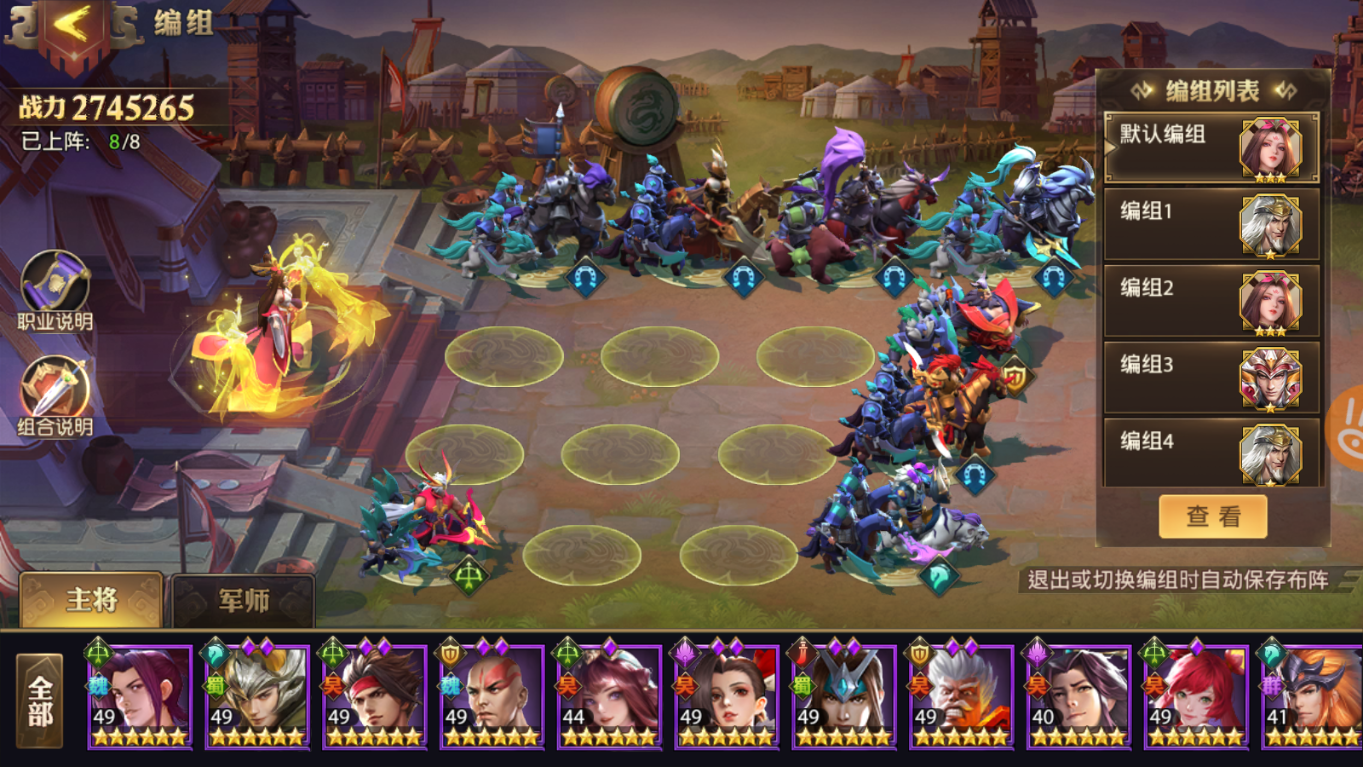1363x767 pixels.
Task: Open the 全部 hero filter
Action: pyautogui.click(x=40, y=701)
